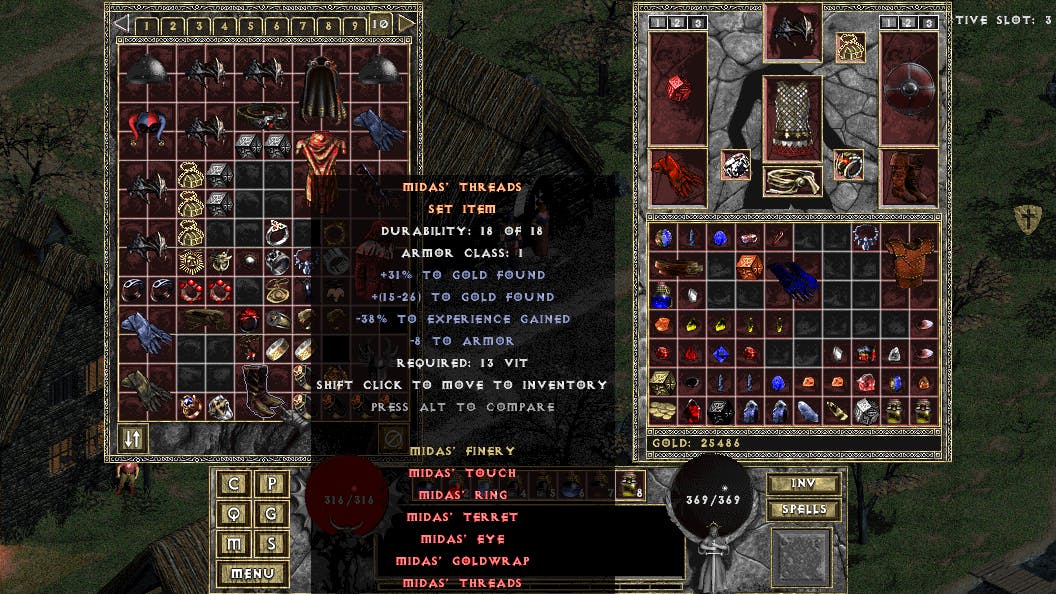Select the equipped winged helmet
The width and height of the screenshot is (1056, 594).
(792, 33)
